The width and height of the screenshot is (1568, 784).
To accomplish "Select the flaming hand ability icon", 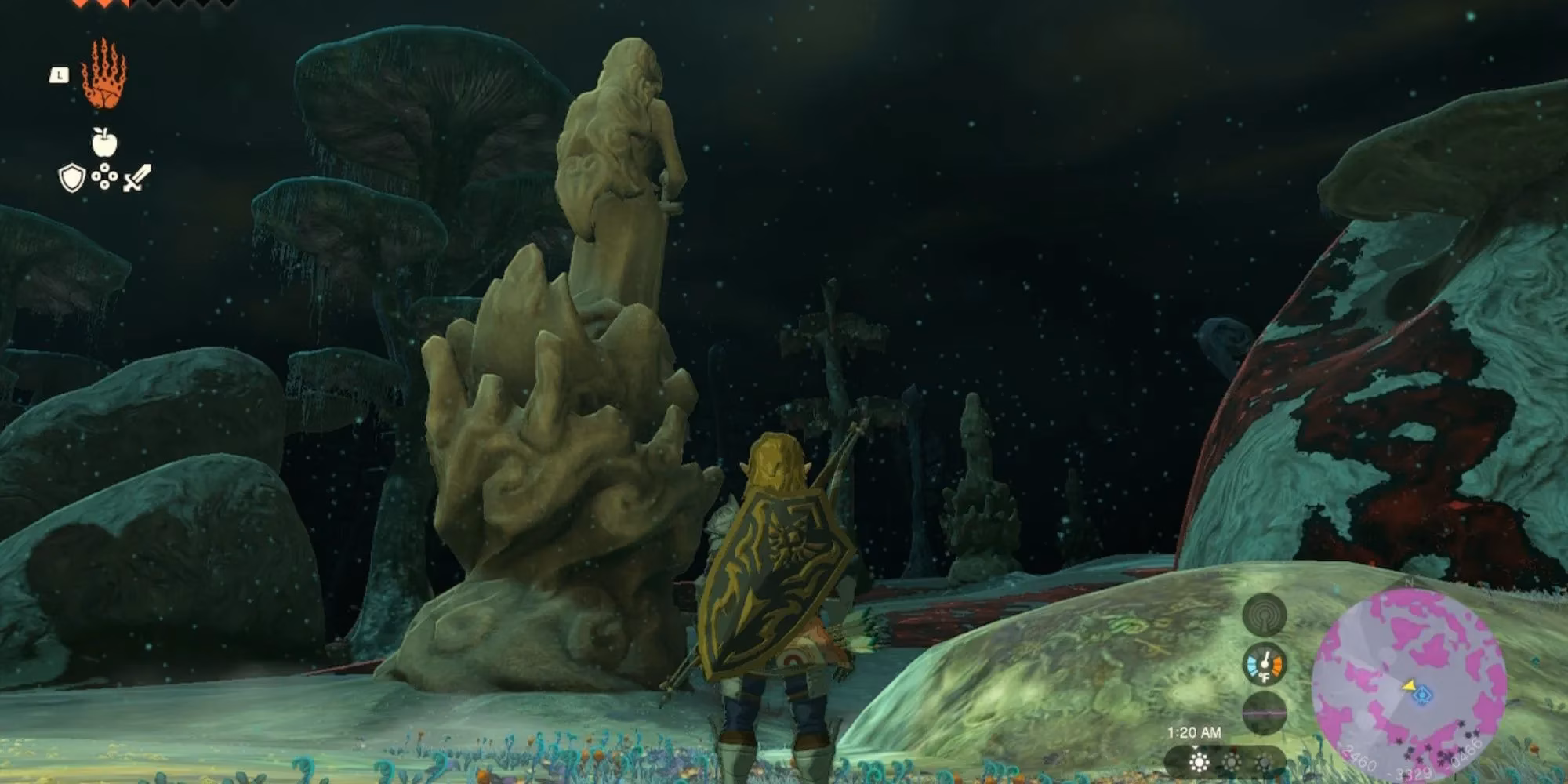I will click(x=103, y=73).
